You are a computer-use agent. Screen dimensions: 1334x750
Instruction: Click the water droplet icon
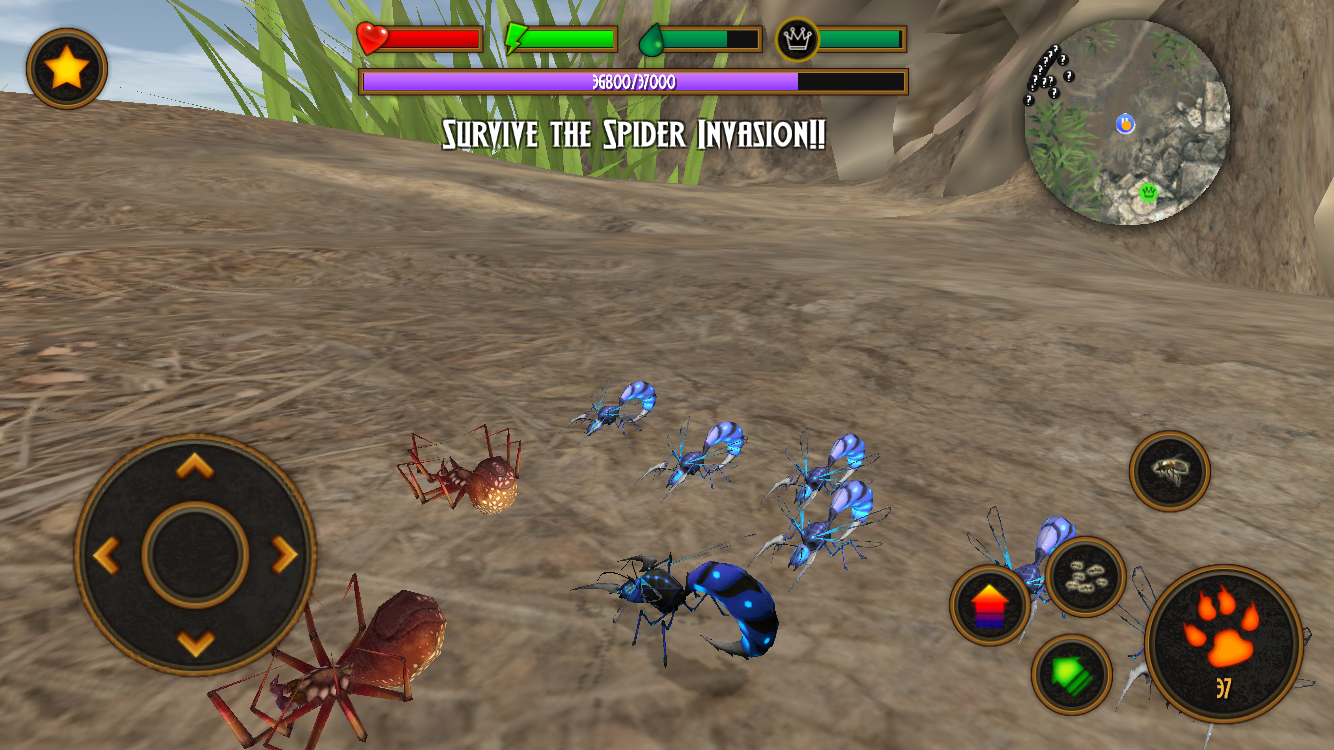click(x=652, y=40)
